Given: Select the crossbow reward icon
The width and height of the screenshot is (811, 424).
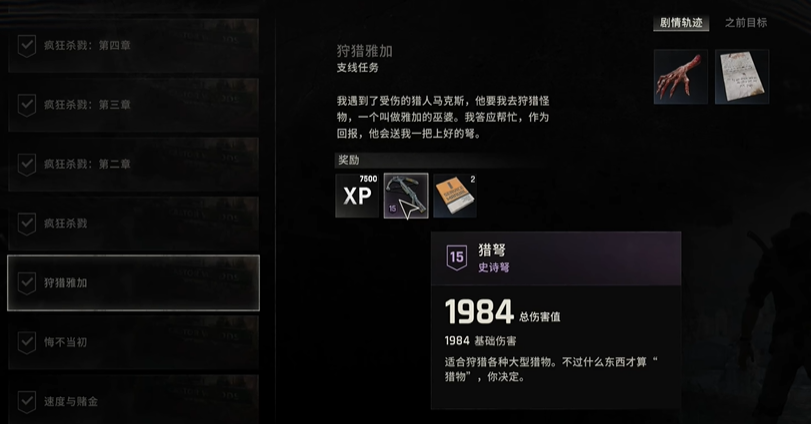Looking at the screenshot, I should tap(406, 195).
